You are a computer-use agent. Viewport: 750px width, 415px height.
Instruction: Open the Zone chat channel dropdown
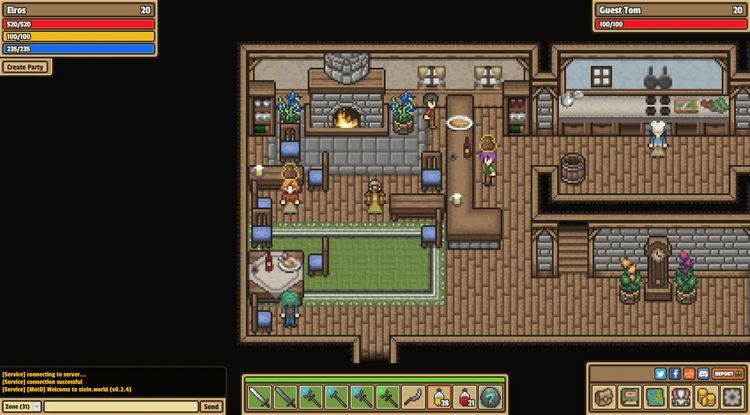coord(21,406)
